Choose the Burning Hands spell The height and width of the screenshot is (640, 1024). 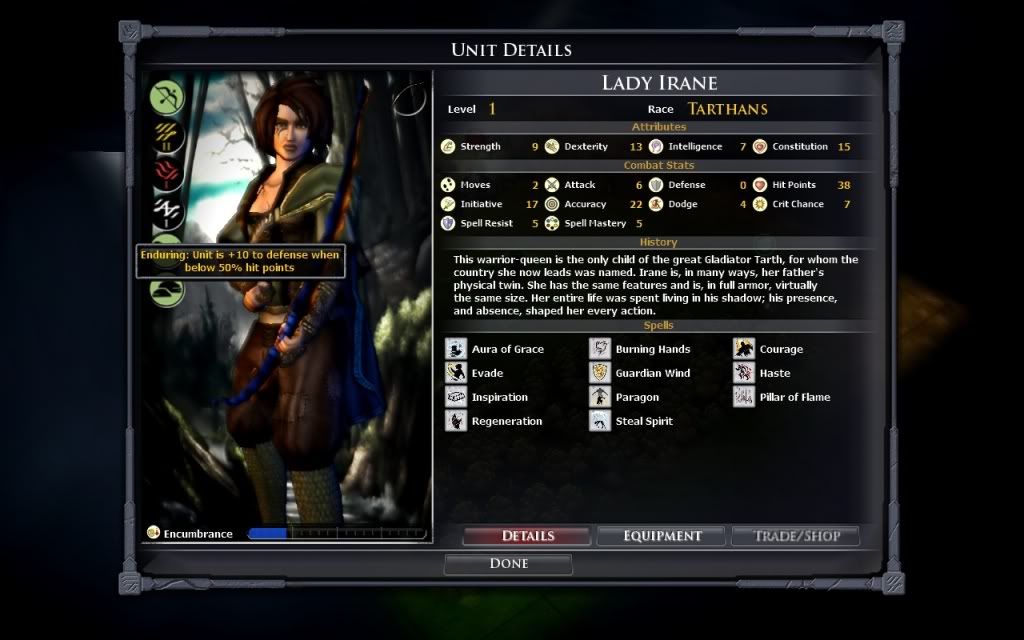(x=600, y=349)
